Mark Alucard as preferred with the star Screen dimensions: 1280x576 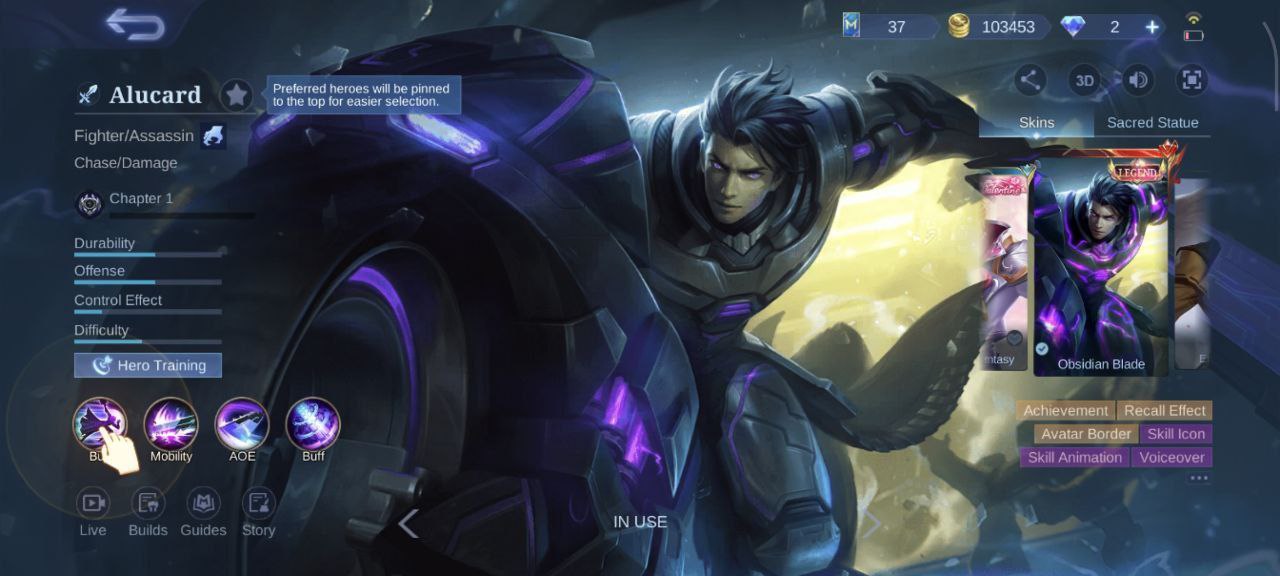click(236, 95)
